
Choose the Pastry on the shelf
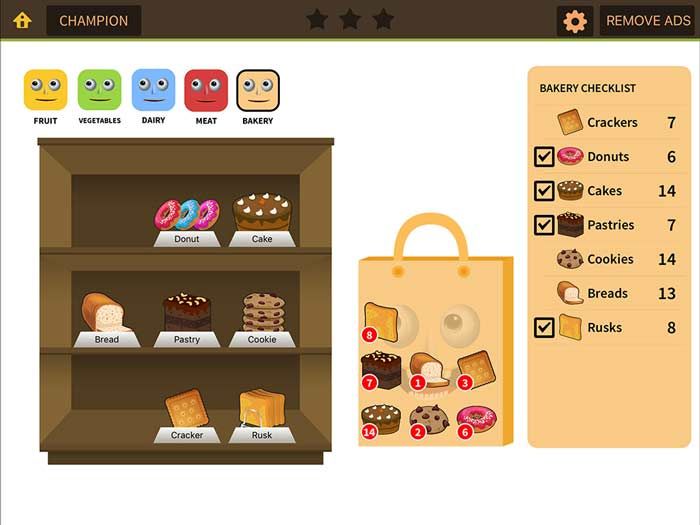186,312
